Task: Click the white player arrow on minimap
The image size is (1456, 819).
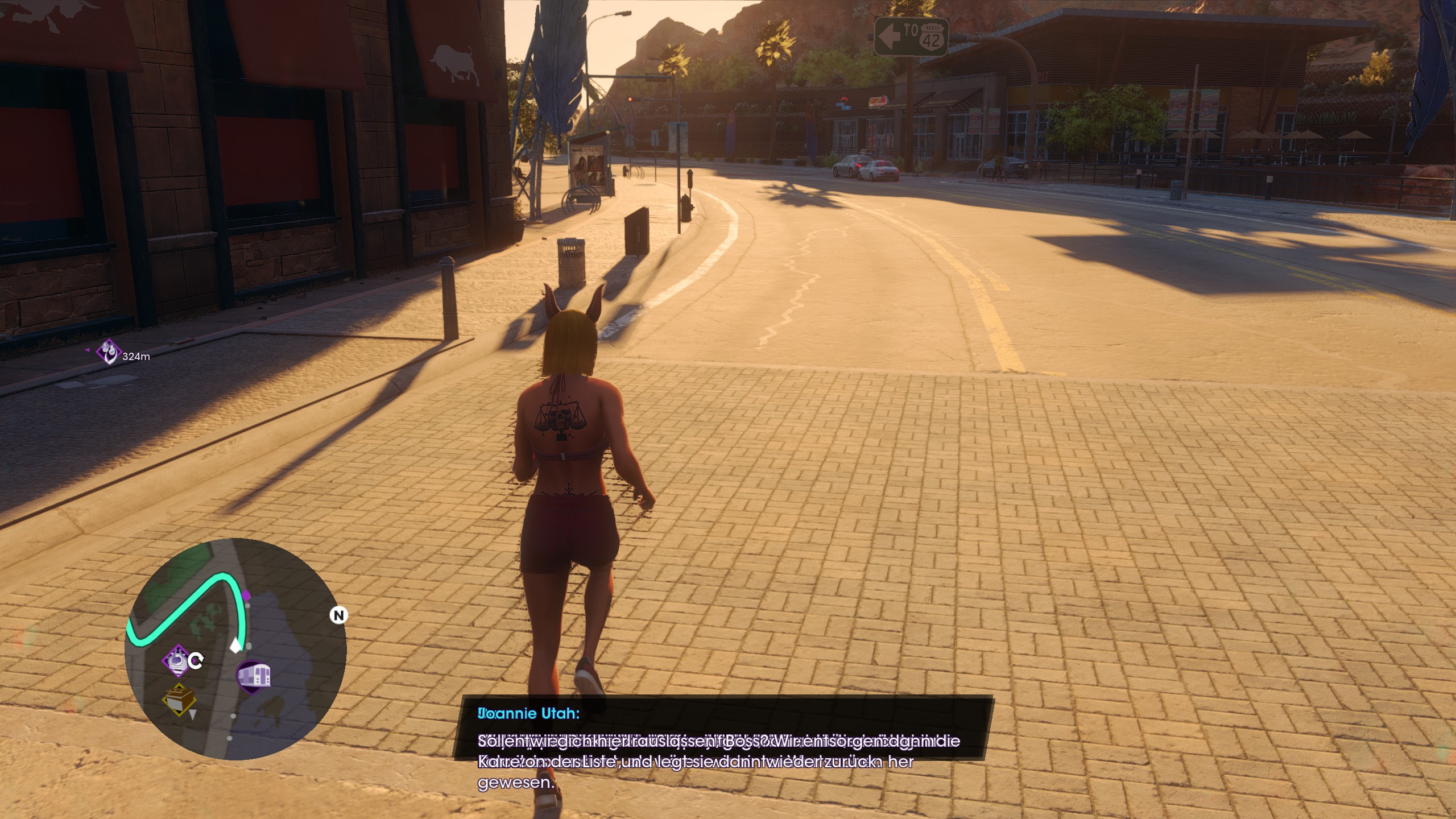Action: (235, 645)
